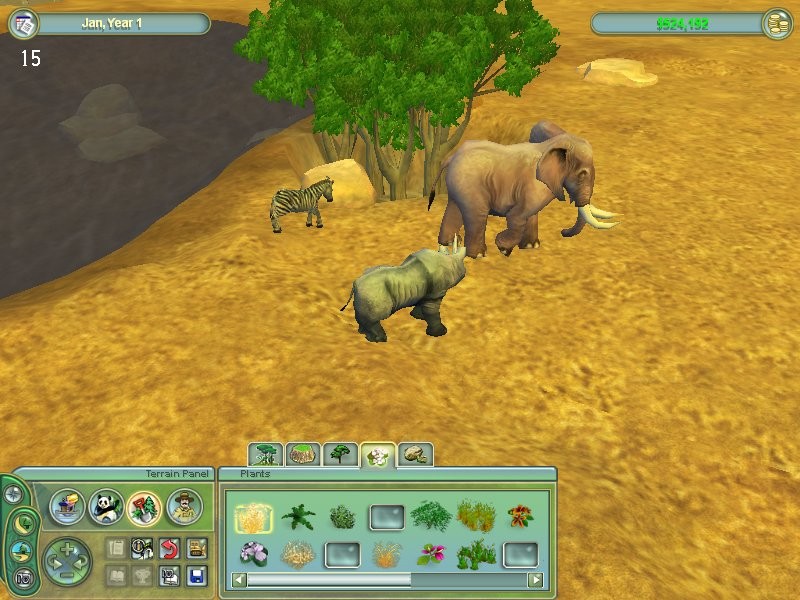The image size is (800, 600).
Task: Pick the orange flower plant
Action: [x=519, y=517]
